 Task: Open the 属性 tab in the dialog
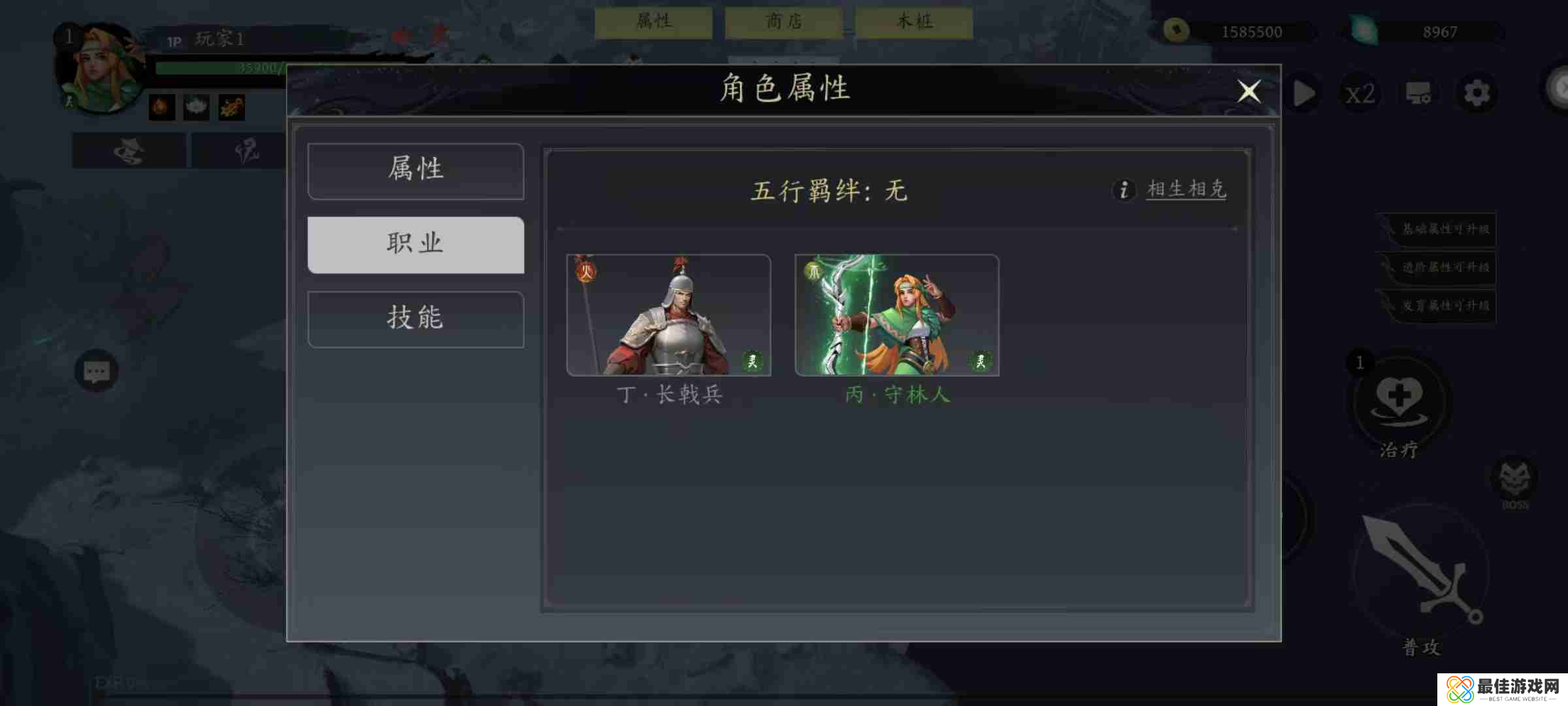point(416,171)
